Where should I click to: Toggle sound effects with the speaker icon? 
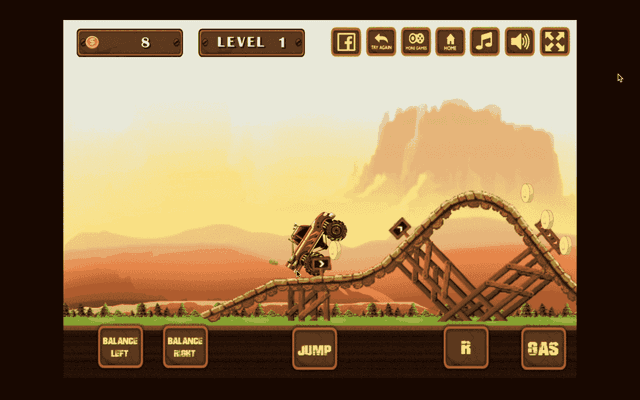pyautogui.click(x=520, y=42)
